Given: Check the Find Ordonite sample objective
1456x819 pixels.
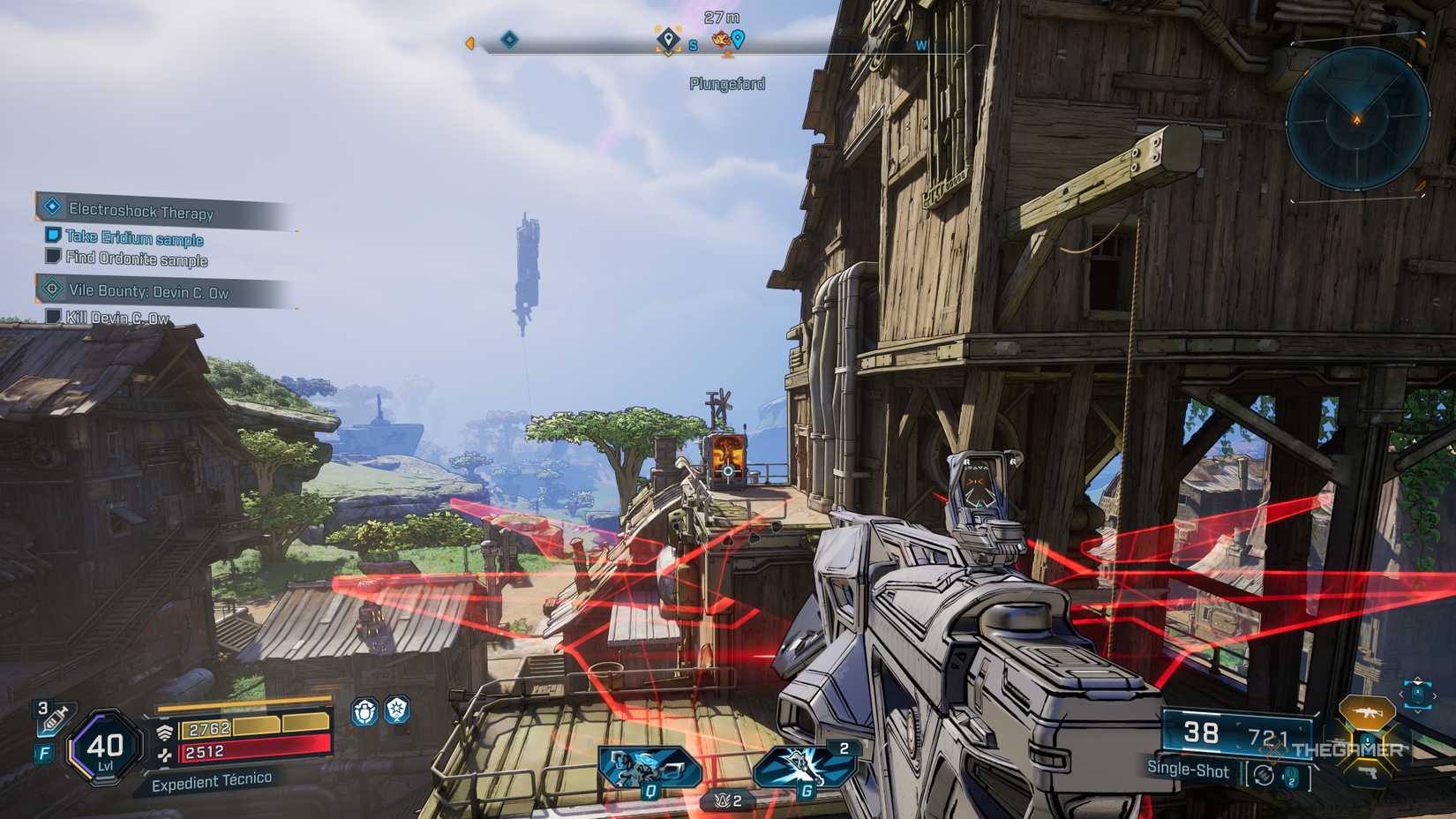Looking at the screenshot, I should [137, 260].
